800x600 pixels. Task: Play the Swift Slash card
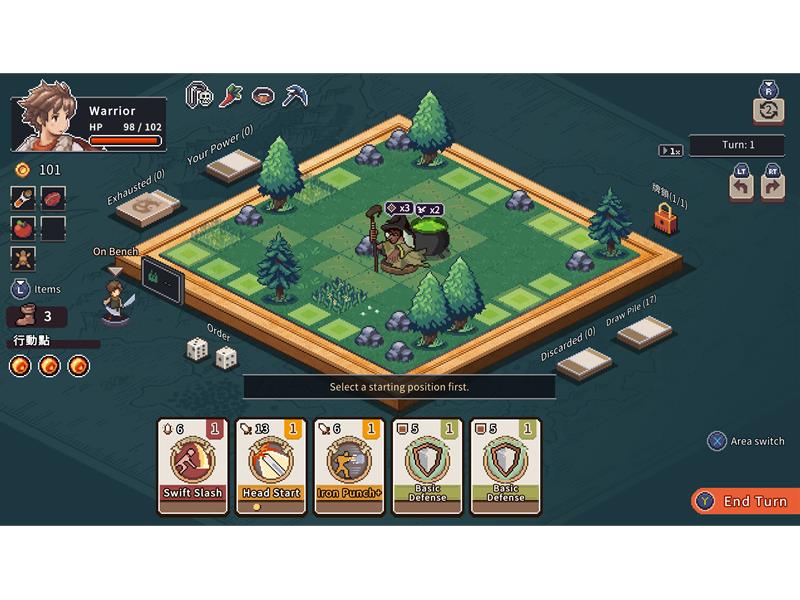coord(193,466)
